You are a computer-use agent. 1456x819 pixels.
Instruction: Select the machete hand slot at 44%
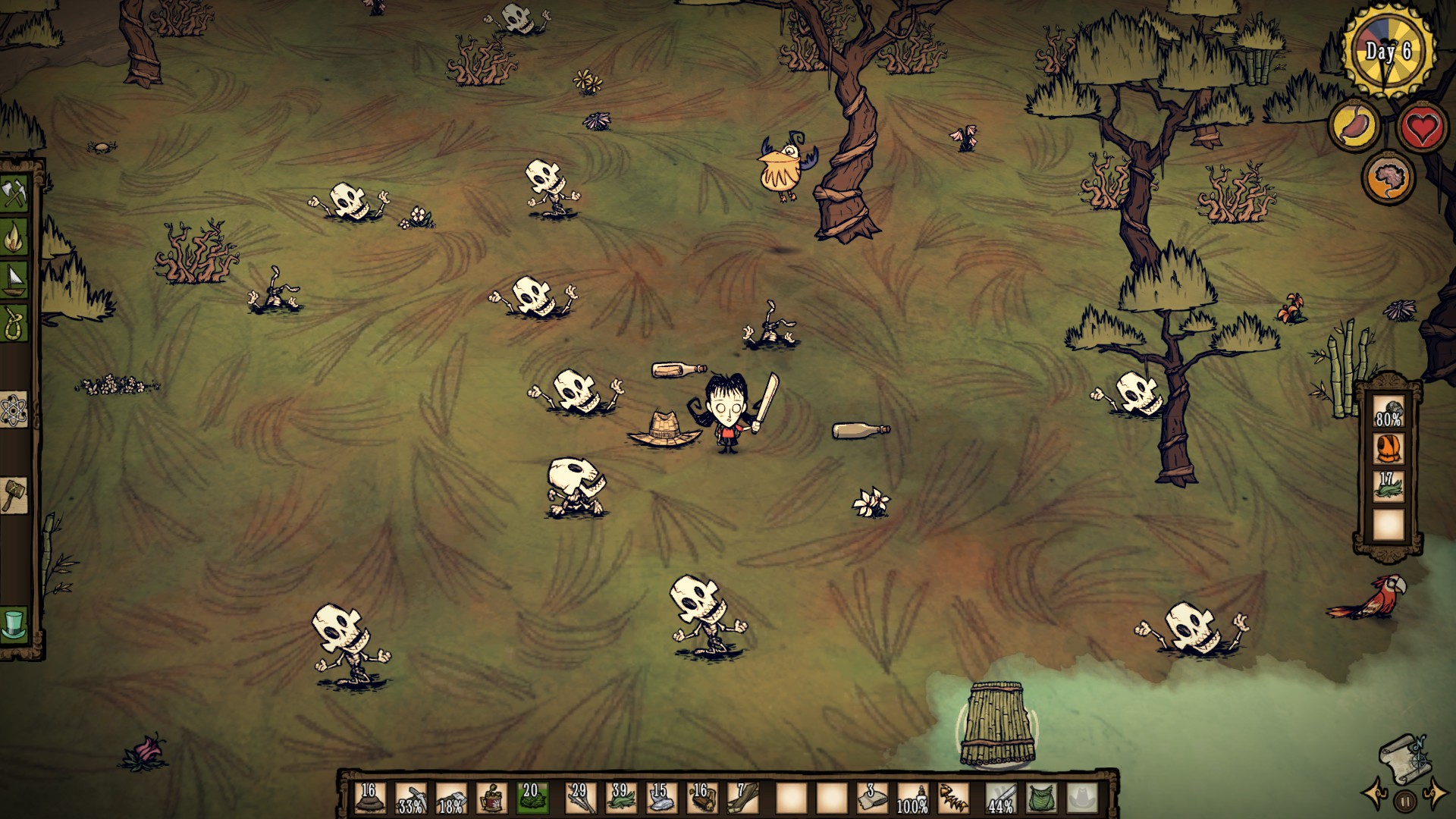pyautogui.click(x=1000, y=799)
